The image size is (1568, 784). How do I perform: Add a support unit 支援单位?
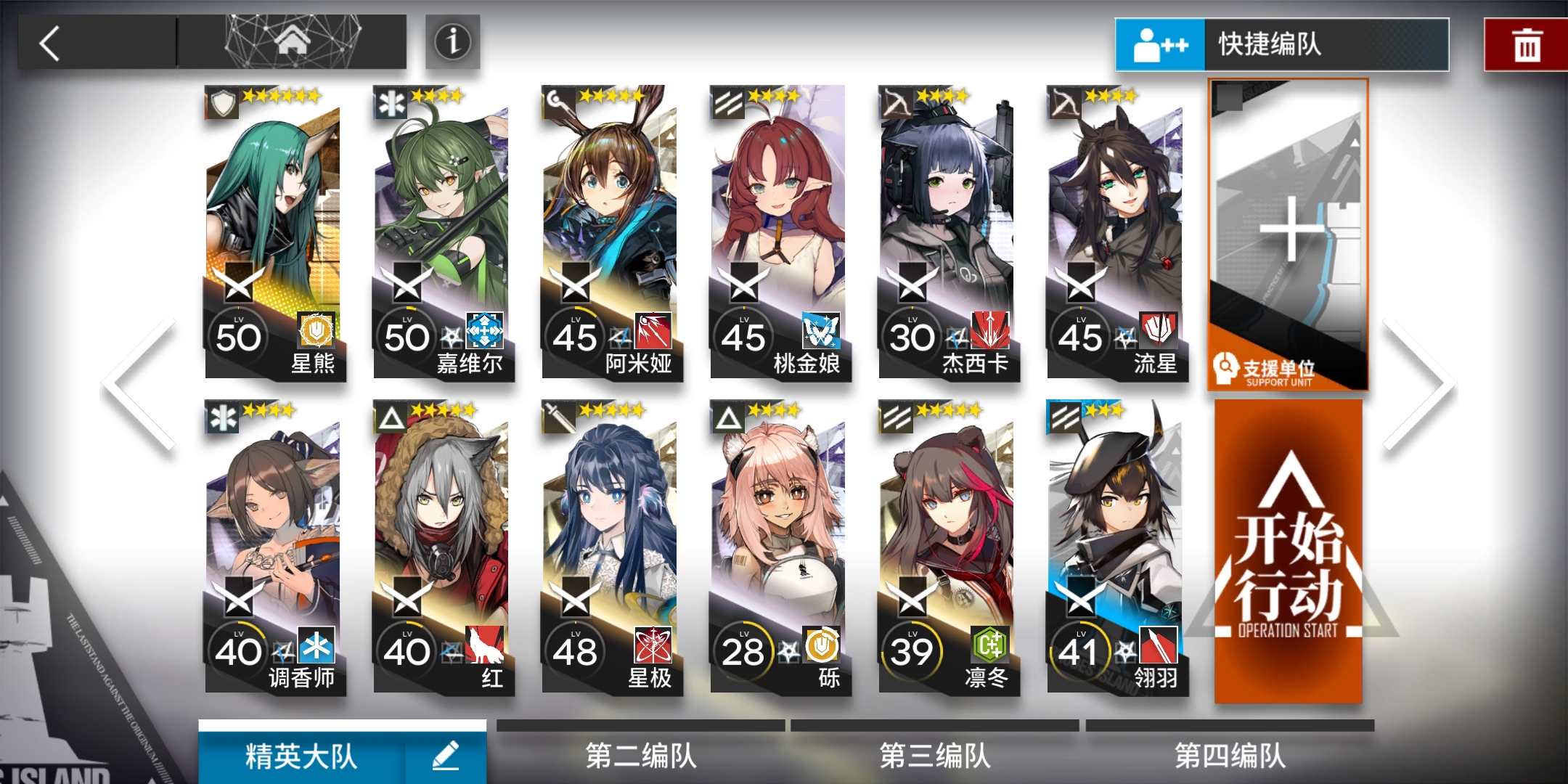coord(1289,234)
